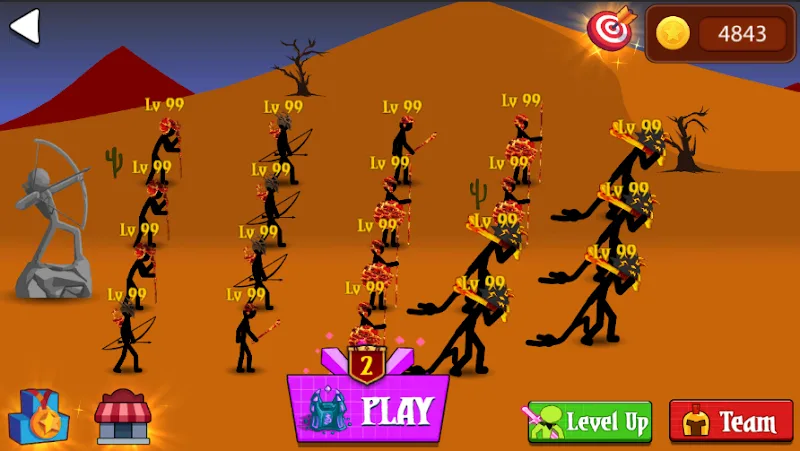Start the battle with the PLAY button

tap(368, 409)
